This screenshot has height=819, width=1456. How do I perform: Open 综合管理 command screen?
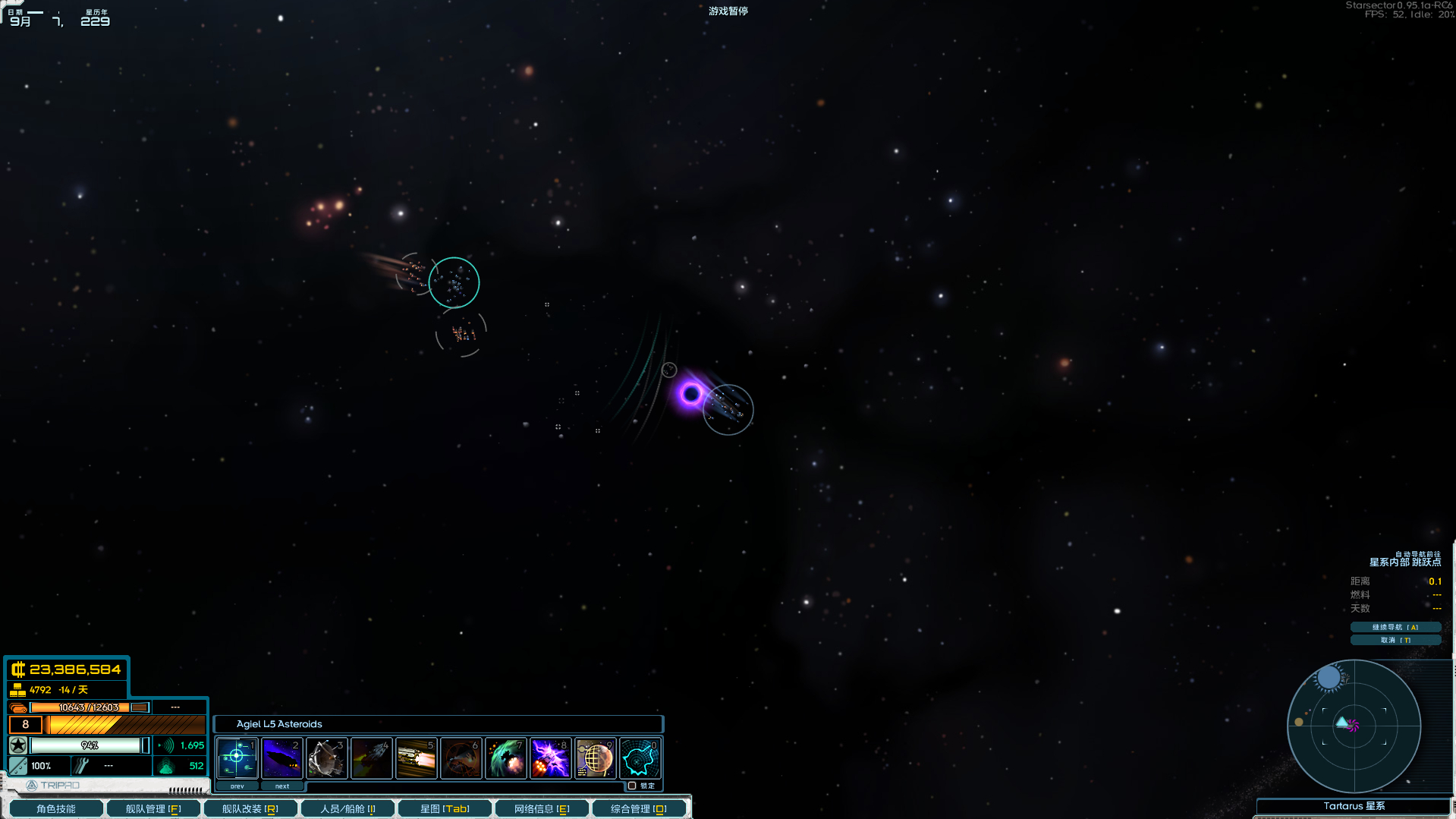tap(639, 808)
